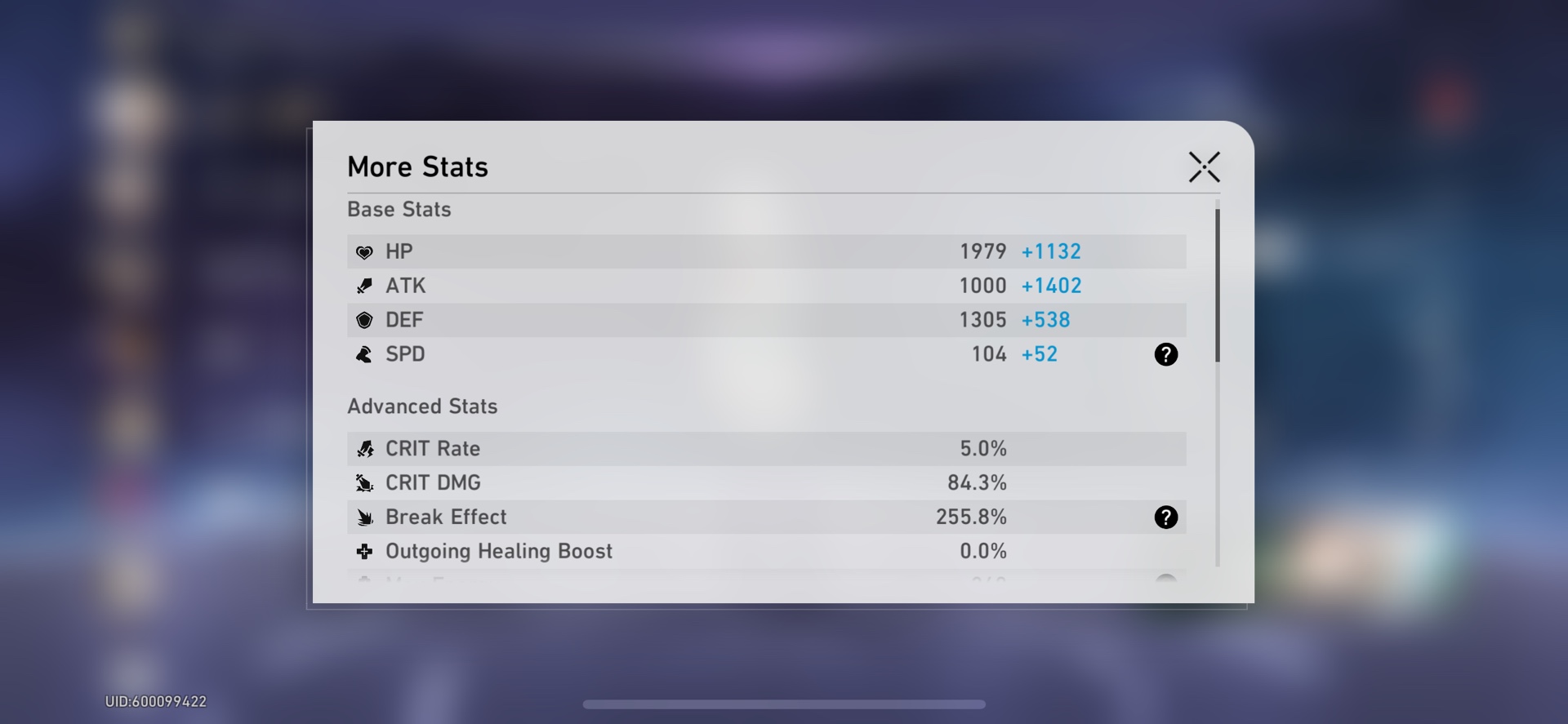This screenshot has width=1568, height=724.
Task: Click the Break Effect icon
Action: coord(365,517)
